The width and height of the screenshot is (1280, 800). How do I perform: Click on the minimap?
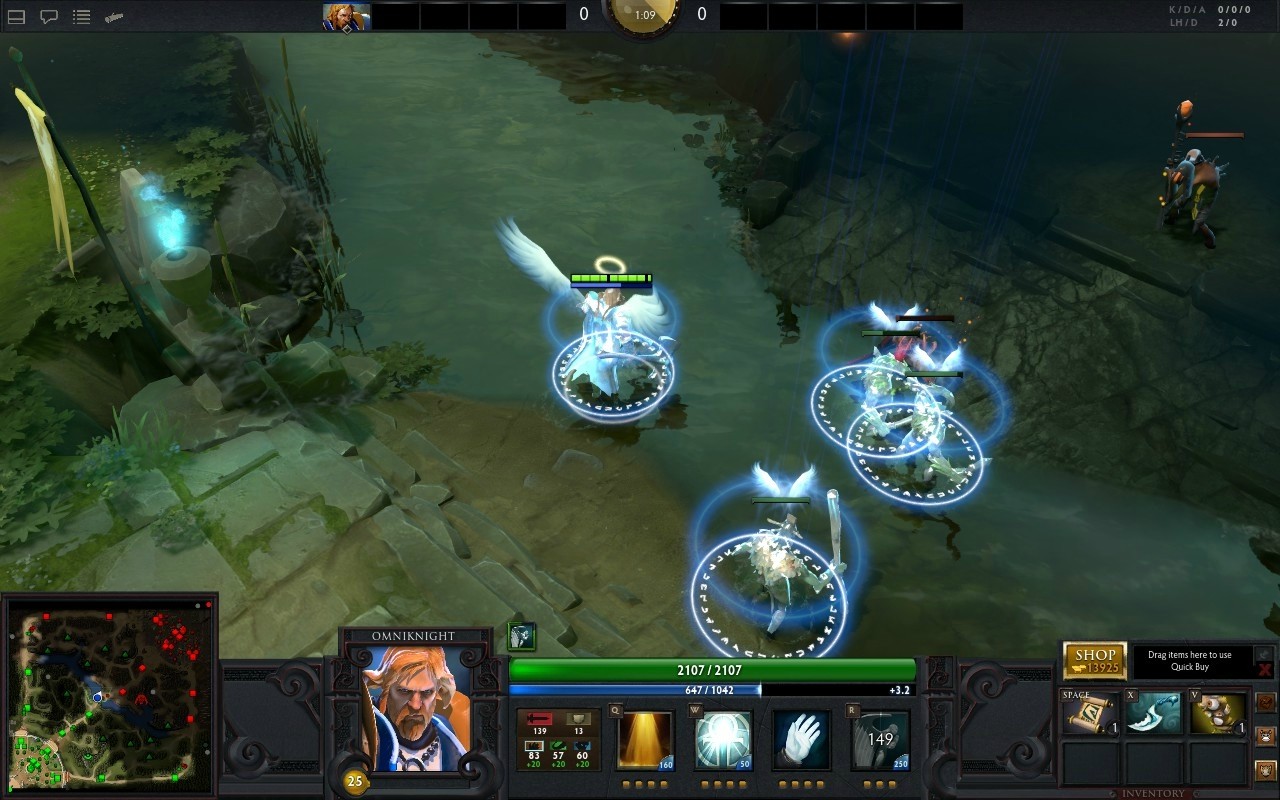coord(109,696)
